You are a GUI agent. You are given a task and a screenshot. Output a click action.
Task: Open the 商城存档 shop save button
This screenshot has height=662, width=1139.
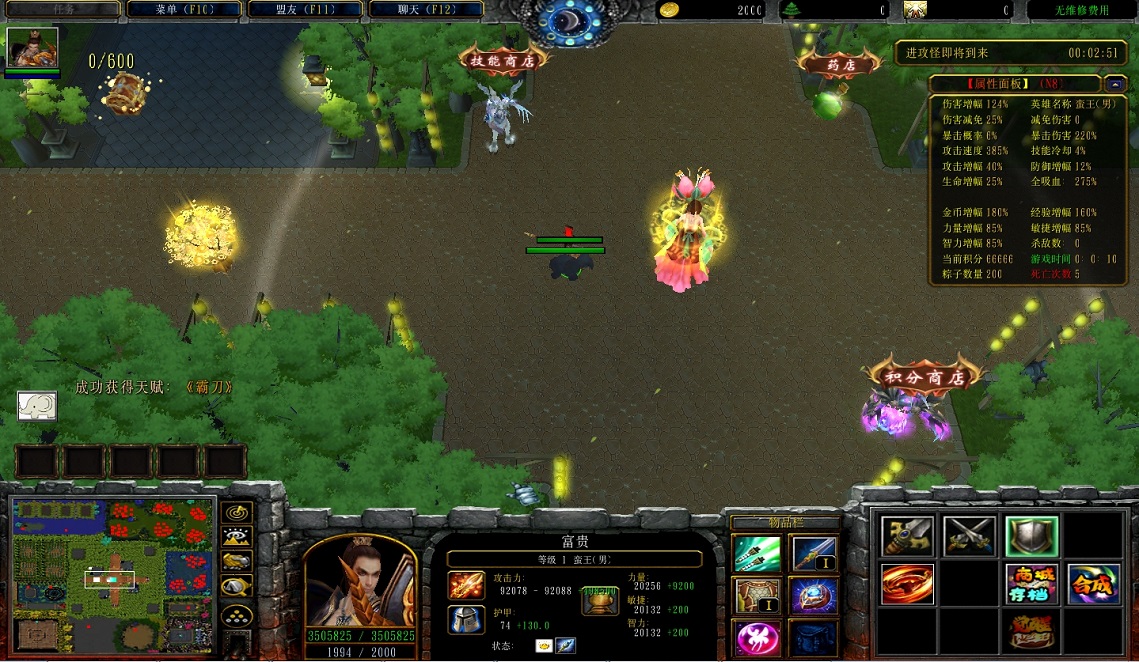[1031, 584]
